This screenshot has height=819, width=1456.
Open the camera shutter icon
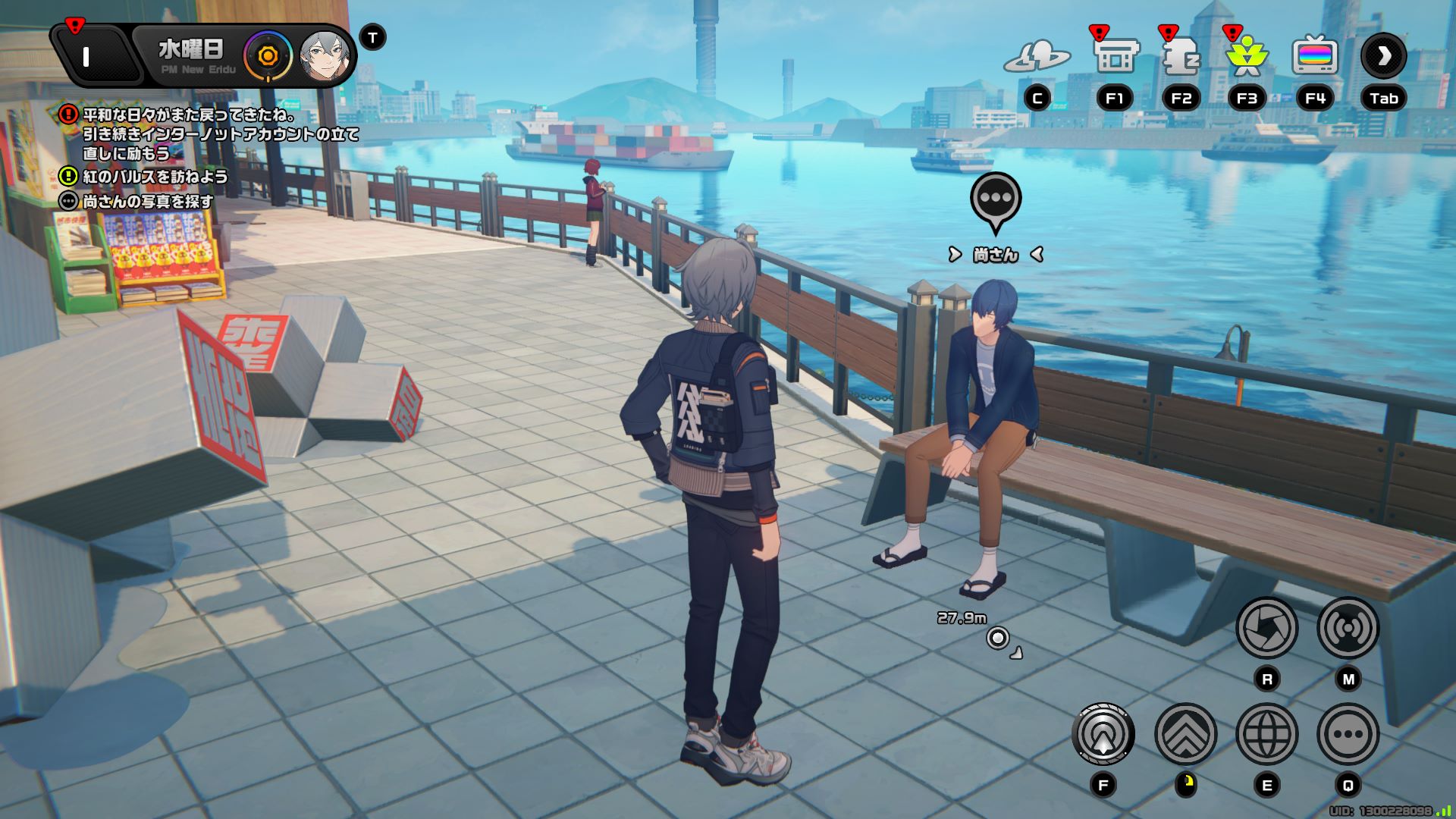click(x=1266, y=628)
